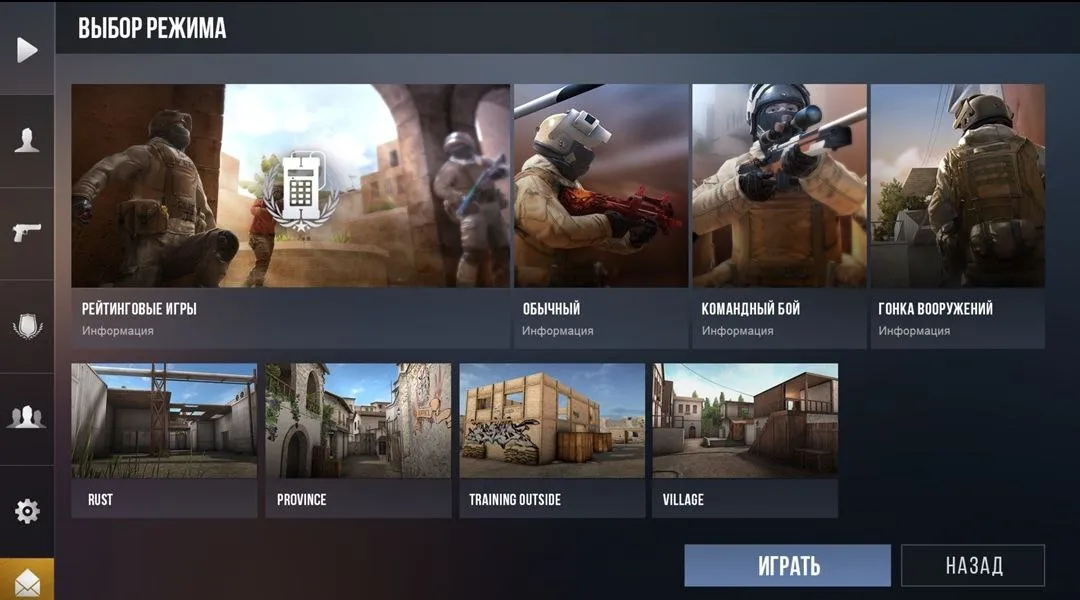The height and width of the screenshot is (600, 1080).
Task: Open Информация for ГОНКА ВООРУЖЕНИЙ
Action: 914,331
